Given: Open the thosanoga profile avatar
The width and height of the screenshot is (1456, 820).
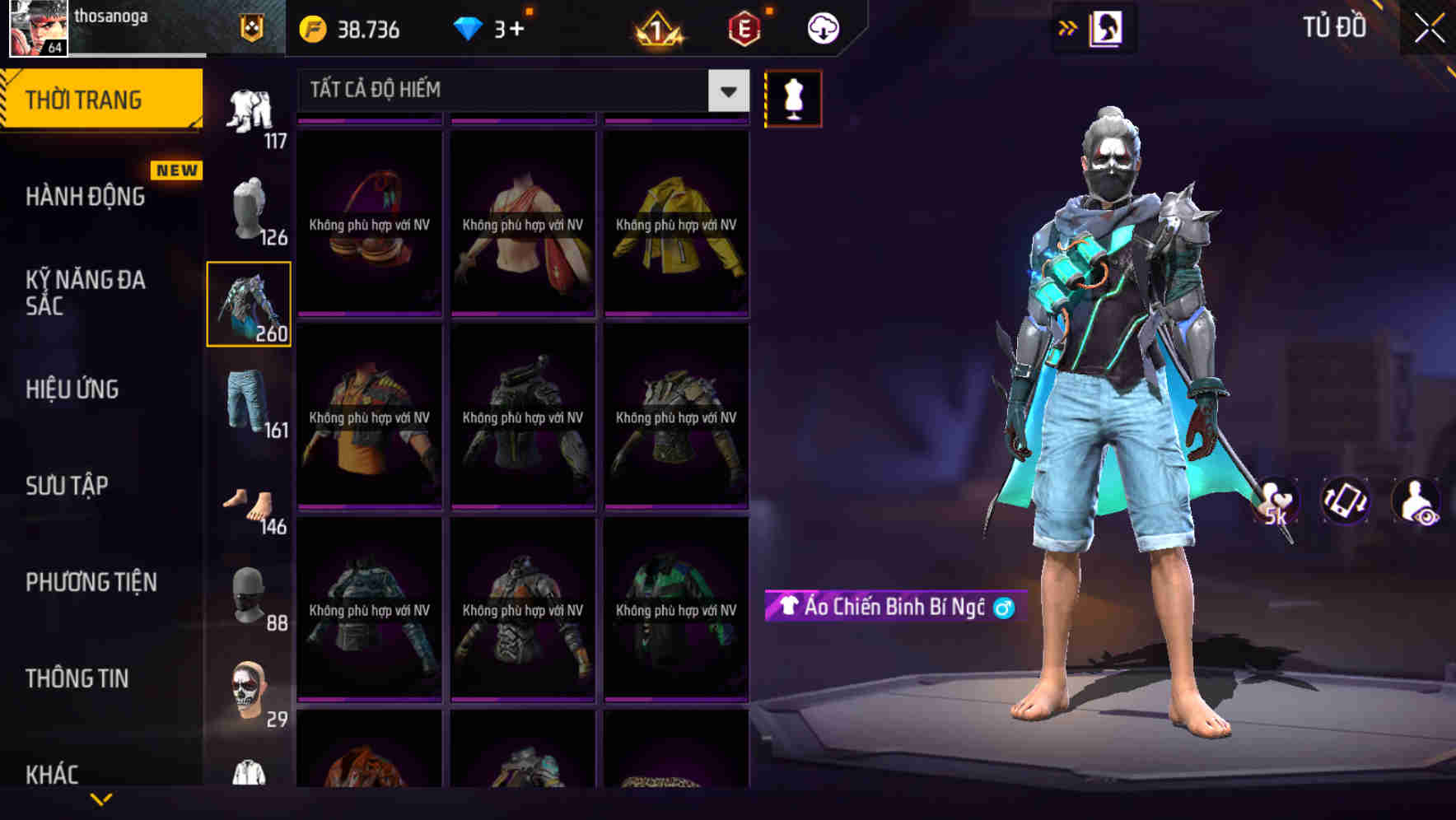Looking at the screenshot, I should point(37,29).
